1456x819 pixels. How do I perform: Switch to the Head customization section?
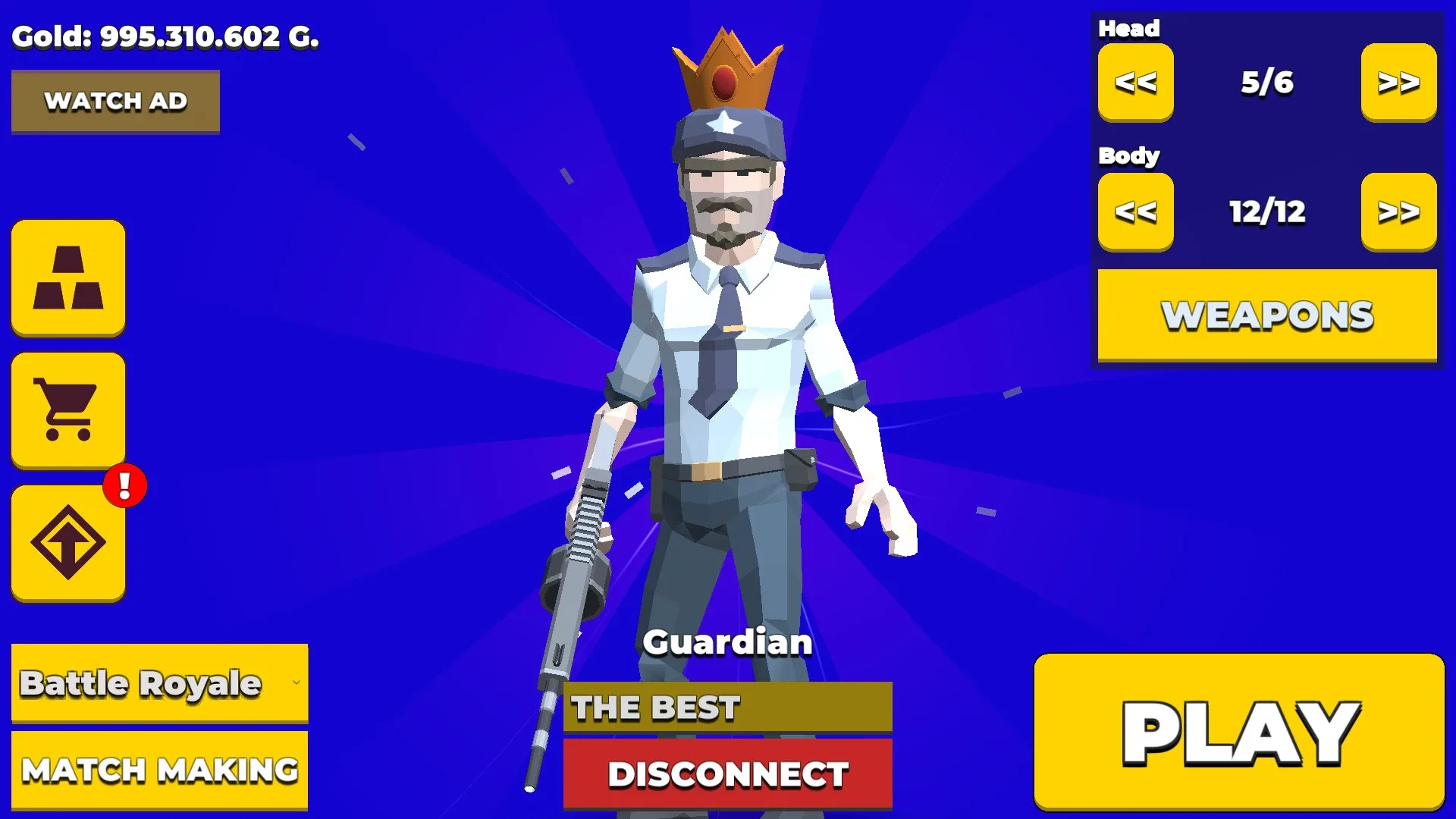1129,28
